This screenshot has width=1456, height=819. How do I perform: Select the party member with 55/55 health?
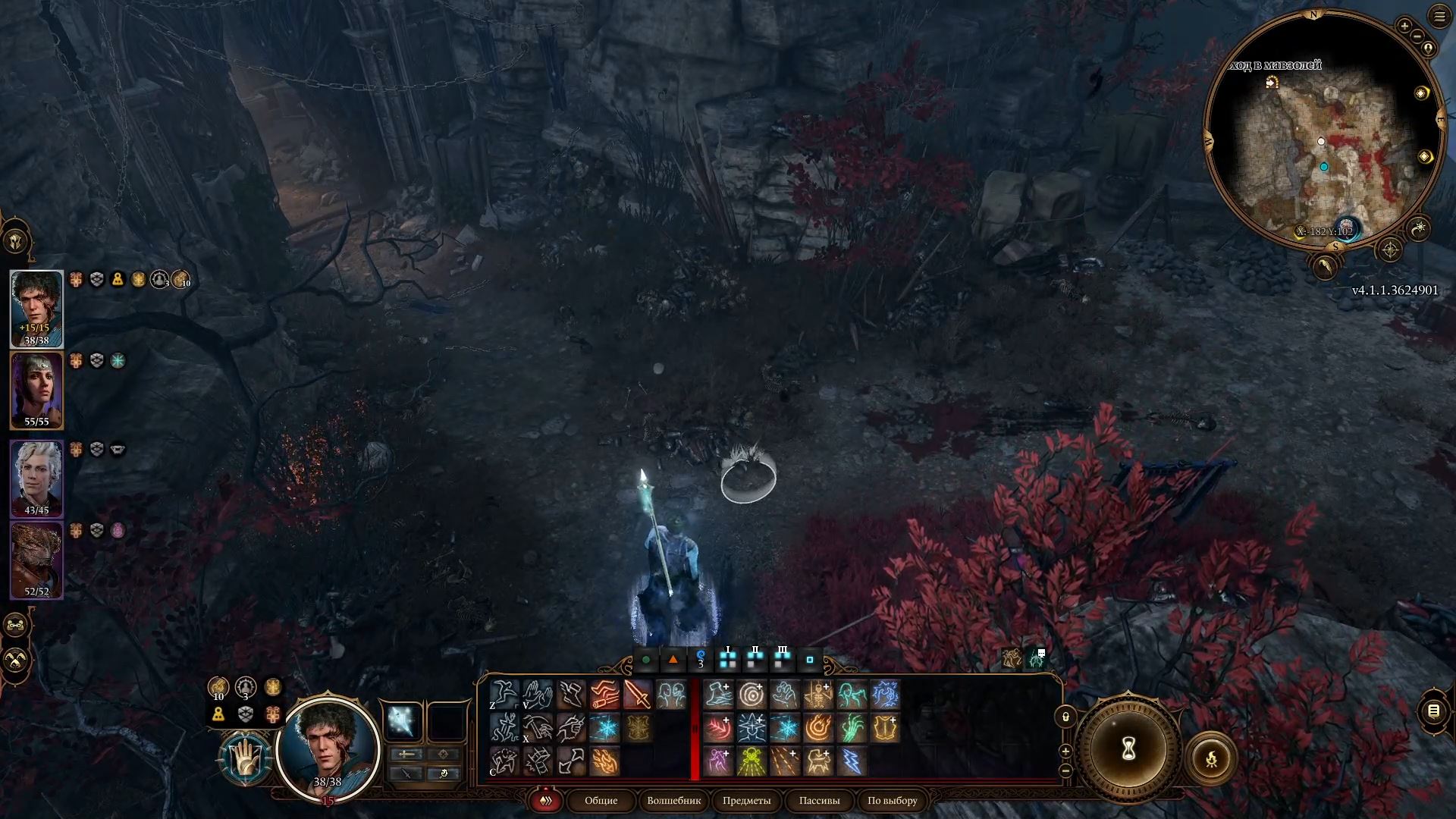click(36, 390)
